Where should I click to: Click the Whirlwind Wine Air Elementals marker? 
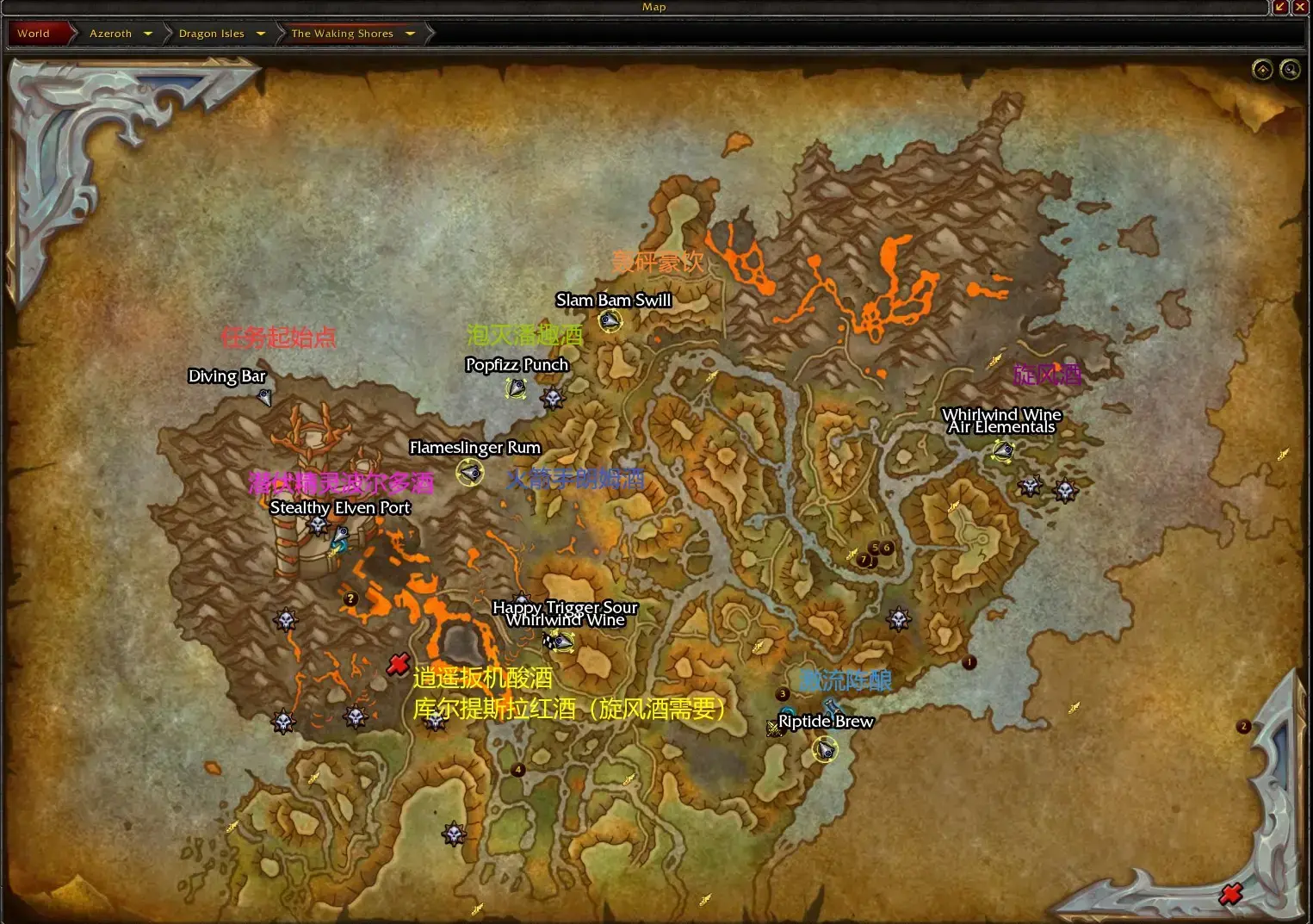tap(1003, 450)
